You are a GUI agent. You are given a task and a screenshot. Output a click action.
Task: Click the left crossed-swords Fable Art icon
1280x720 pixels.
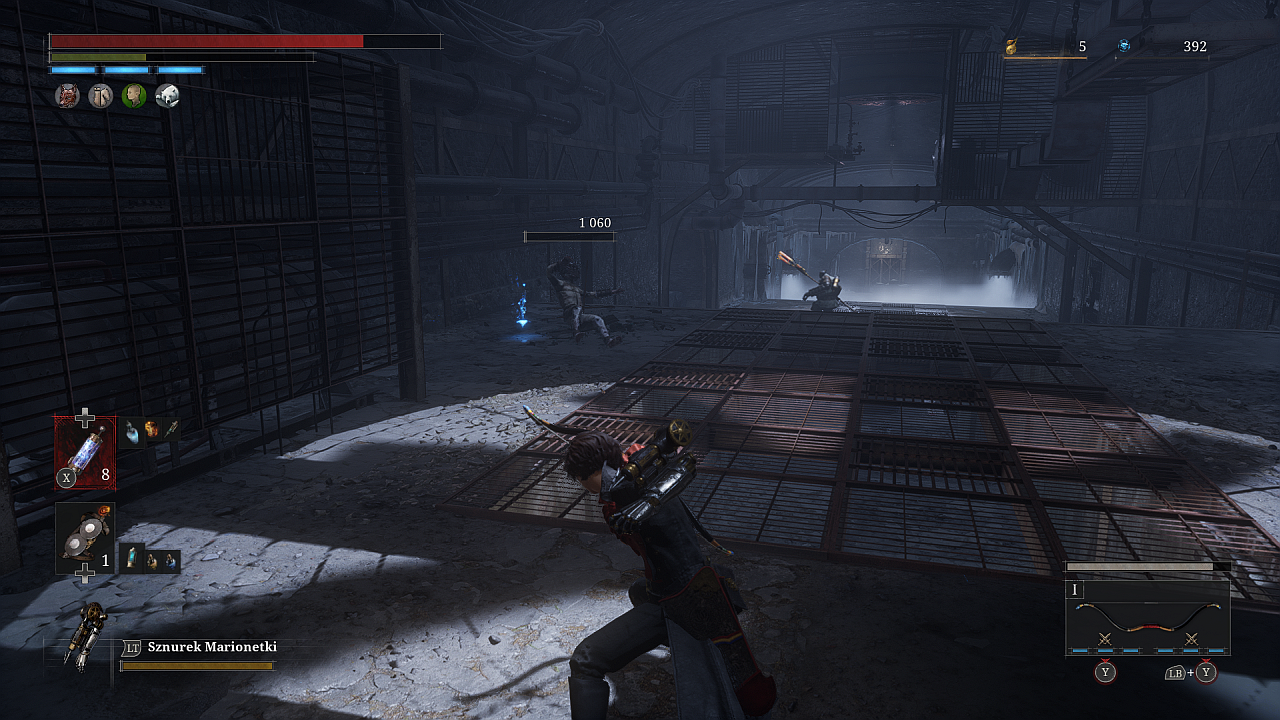click(x=1105, y=638)
